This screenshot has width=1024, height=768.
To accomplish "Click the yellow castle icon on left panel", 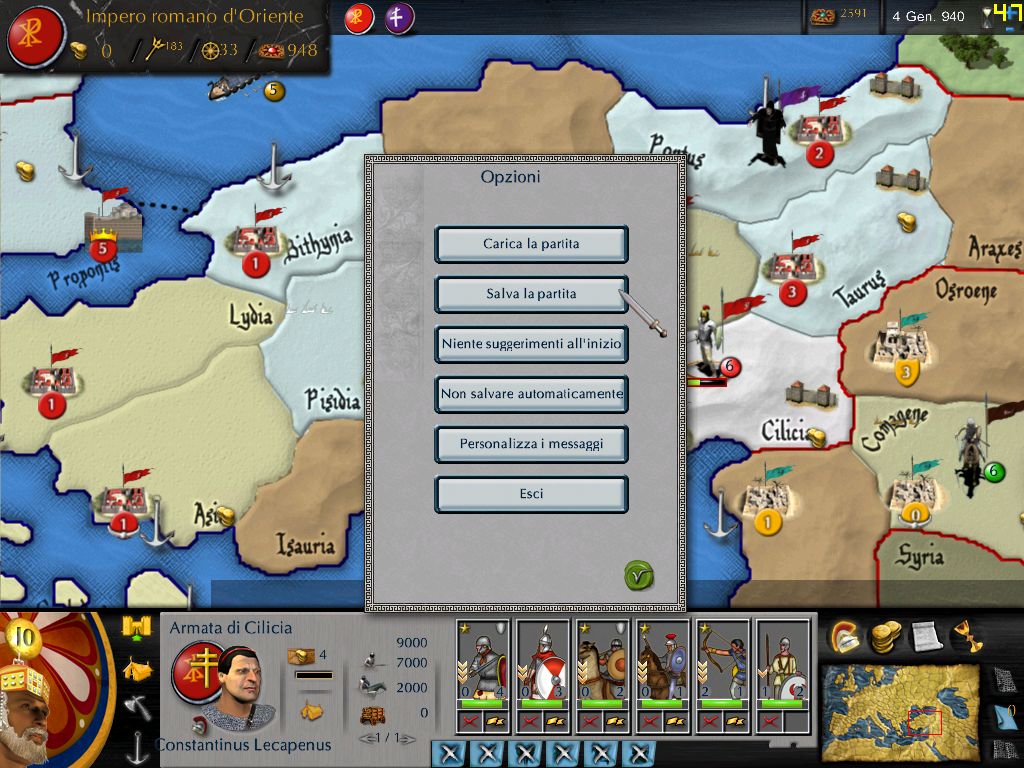I will click(136, 628).
